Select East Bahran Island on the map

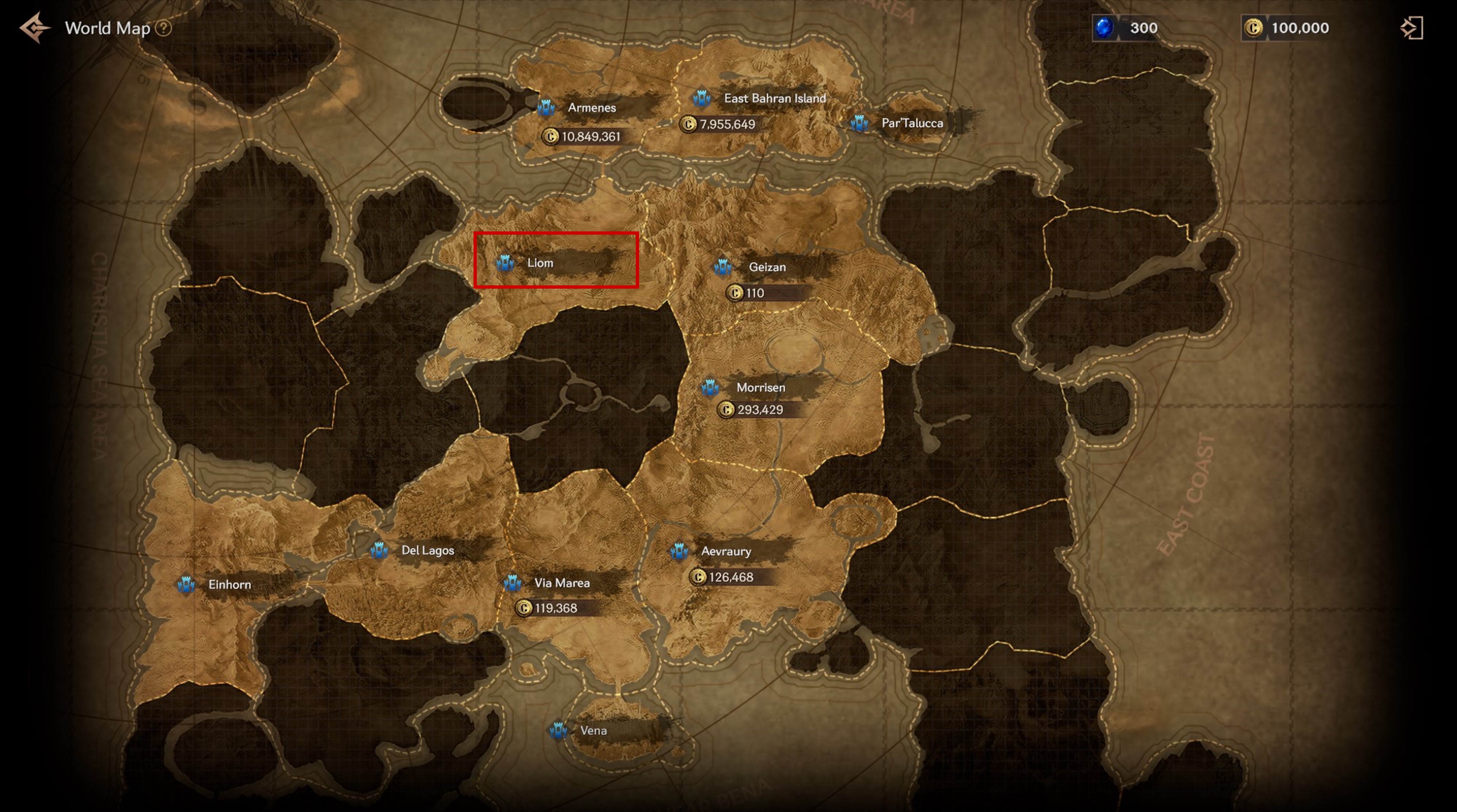(x=702, y=98)
